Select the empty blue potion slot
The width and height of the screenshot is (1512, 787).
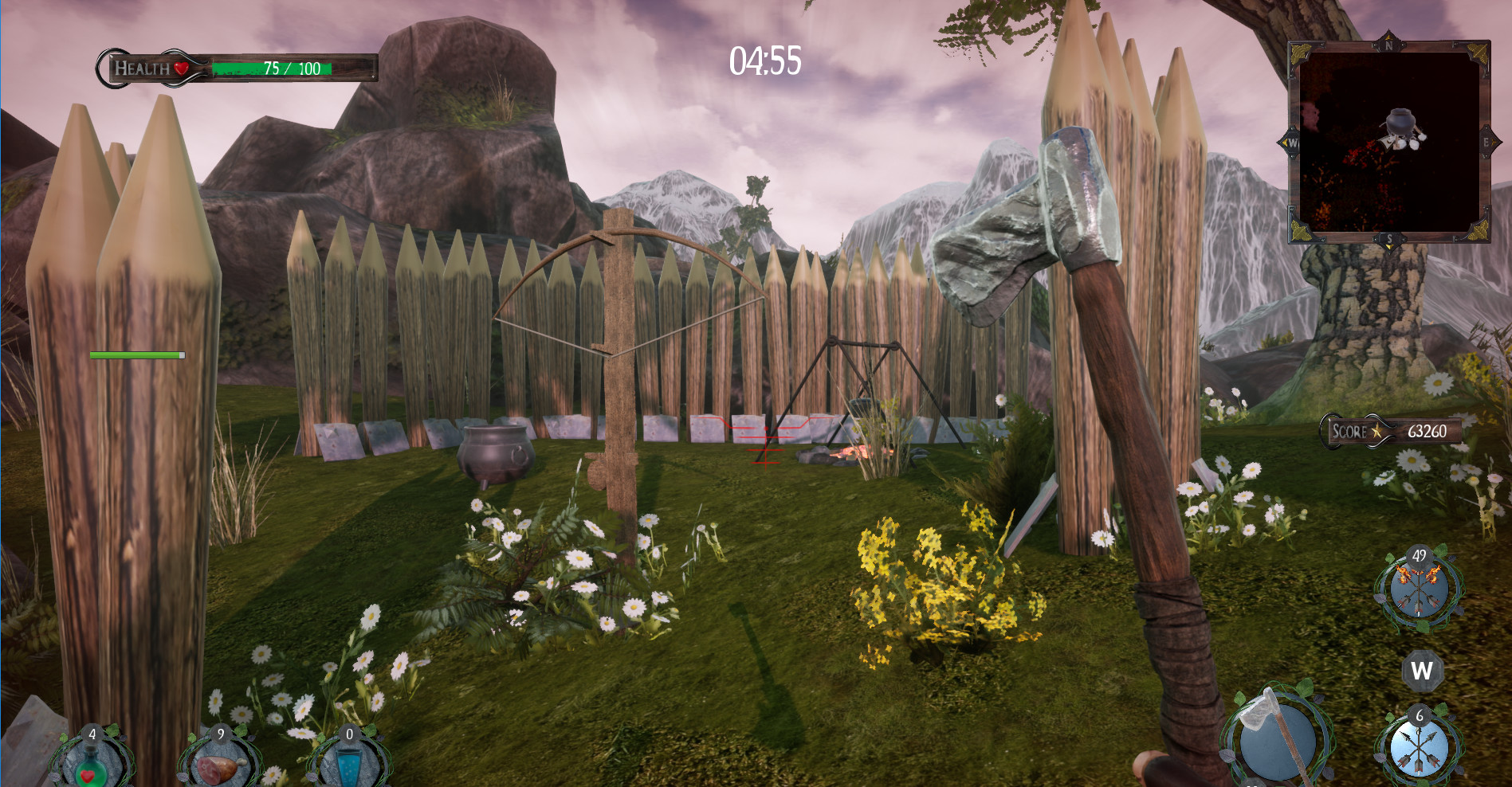click(348, 767)
